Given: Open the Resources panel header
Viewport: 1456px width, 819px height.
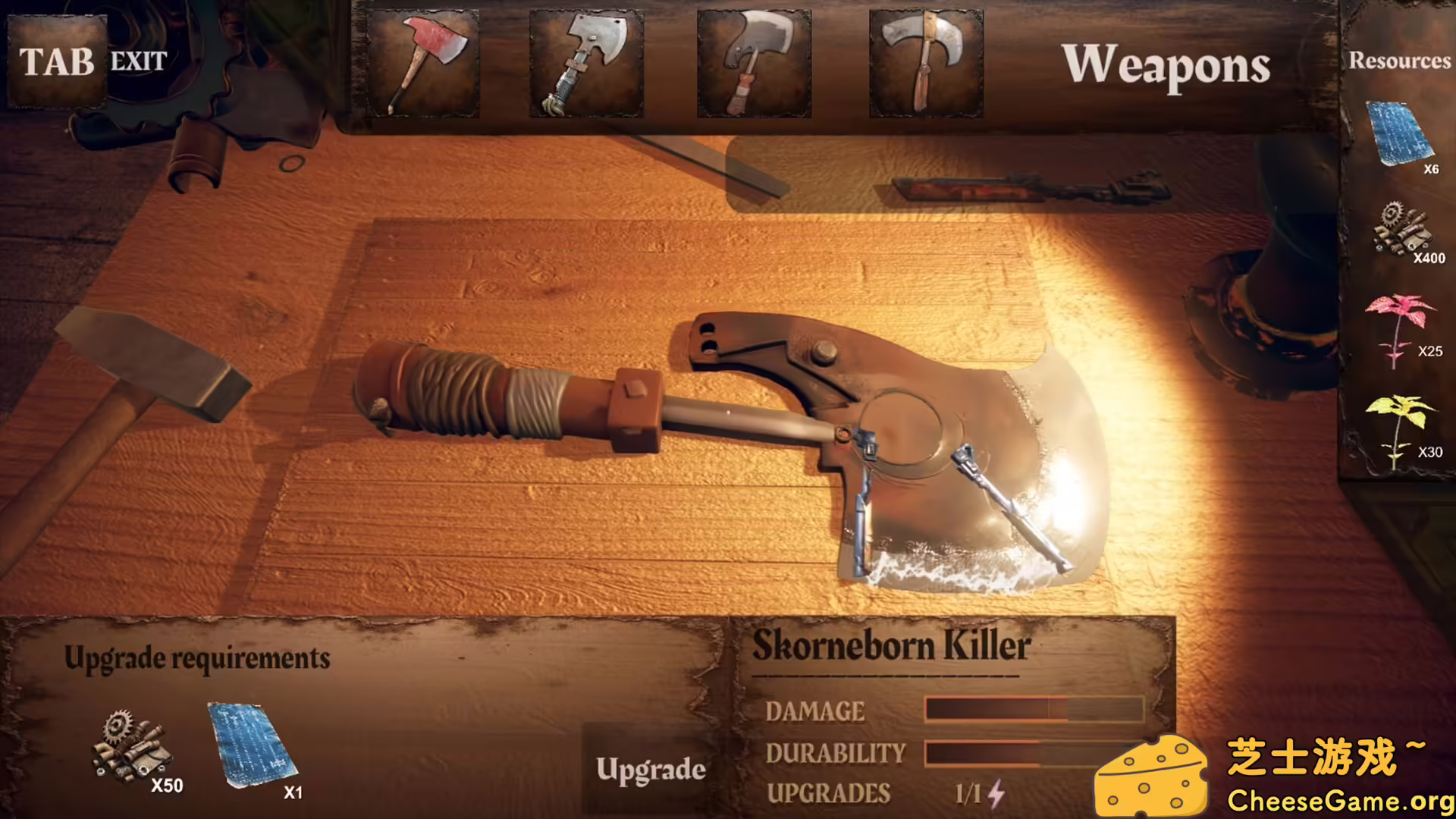Looking at the screenshot, I should click(1399, 61).
